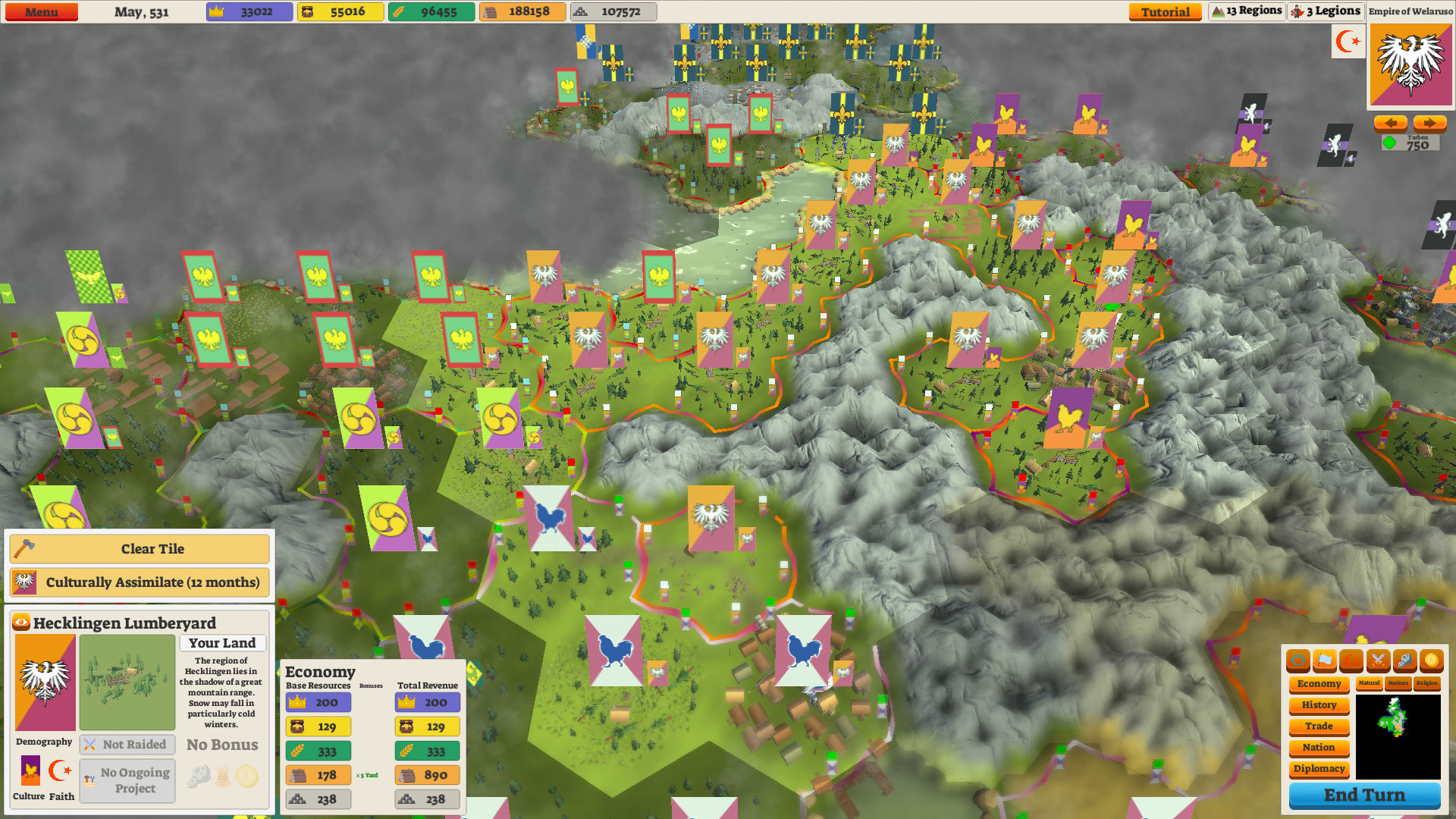Click the right arrow beside Tarben flag selector
Screen dimensions: 1456x819
1429,122
